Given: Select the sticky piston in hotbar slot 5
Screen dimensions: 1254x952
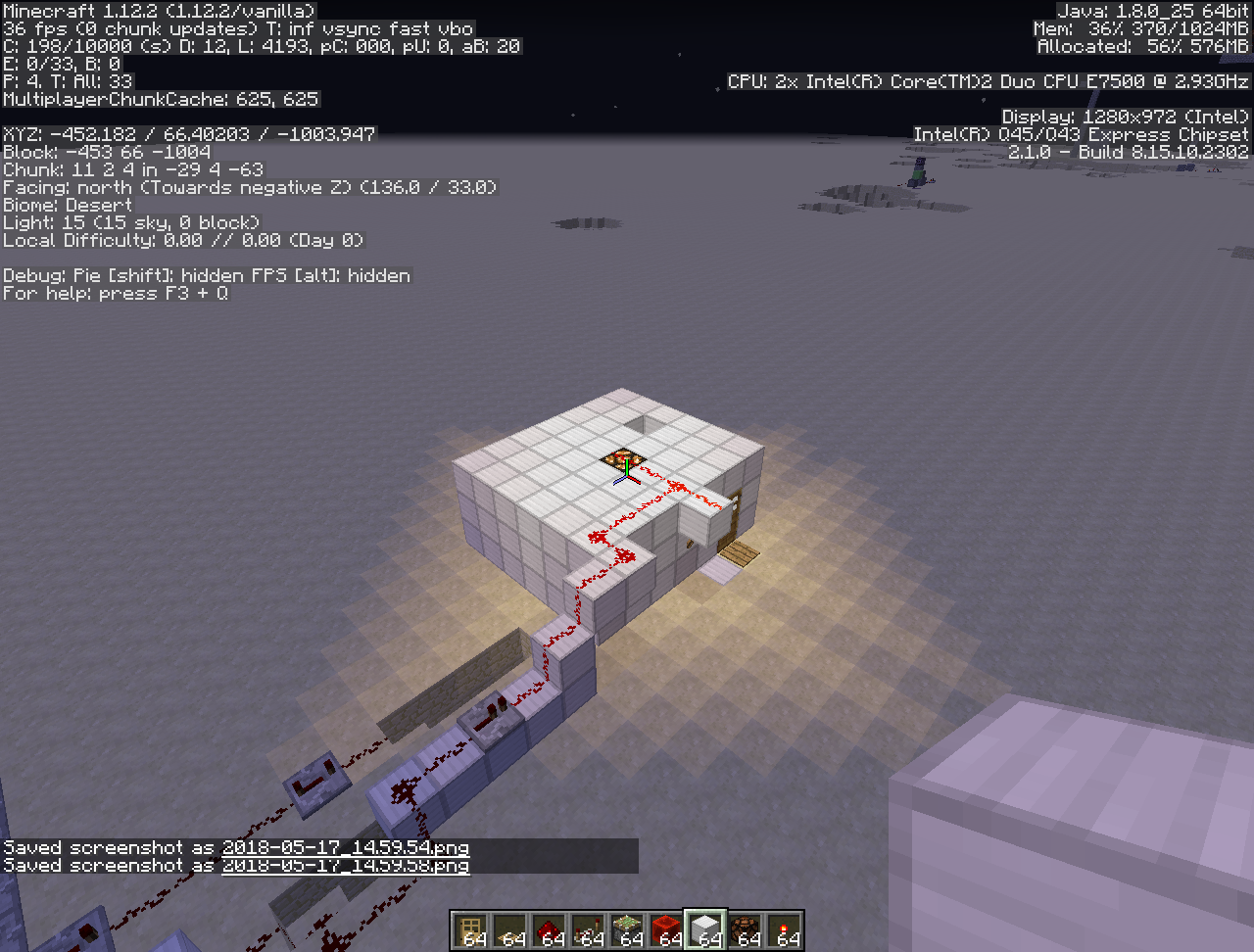Looking at the screenshot, I should 627,928.
